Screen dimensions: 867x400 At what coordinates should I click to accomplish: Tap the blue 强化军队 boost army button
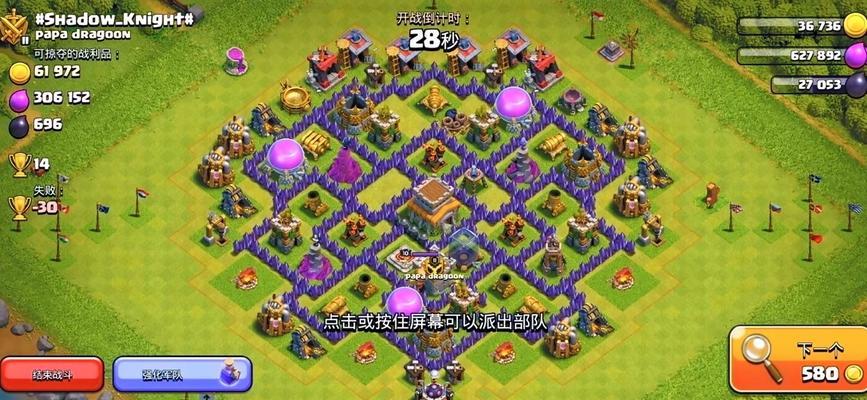tap(182, 375)
